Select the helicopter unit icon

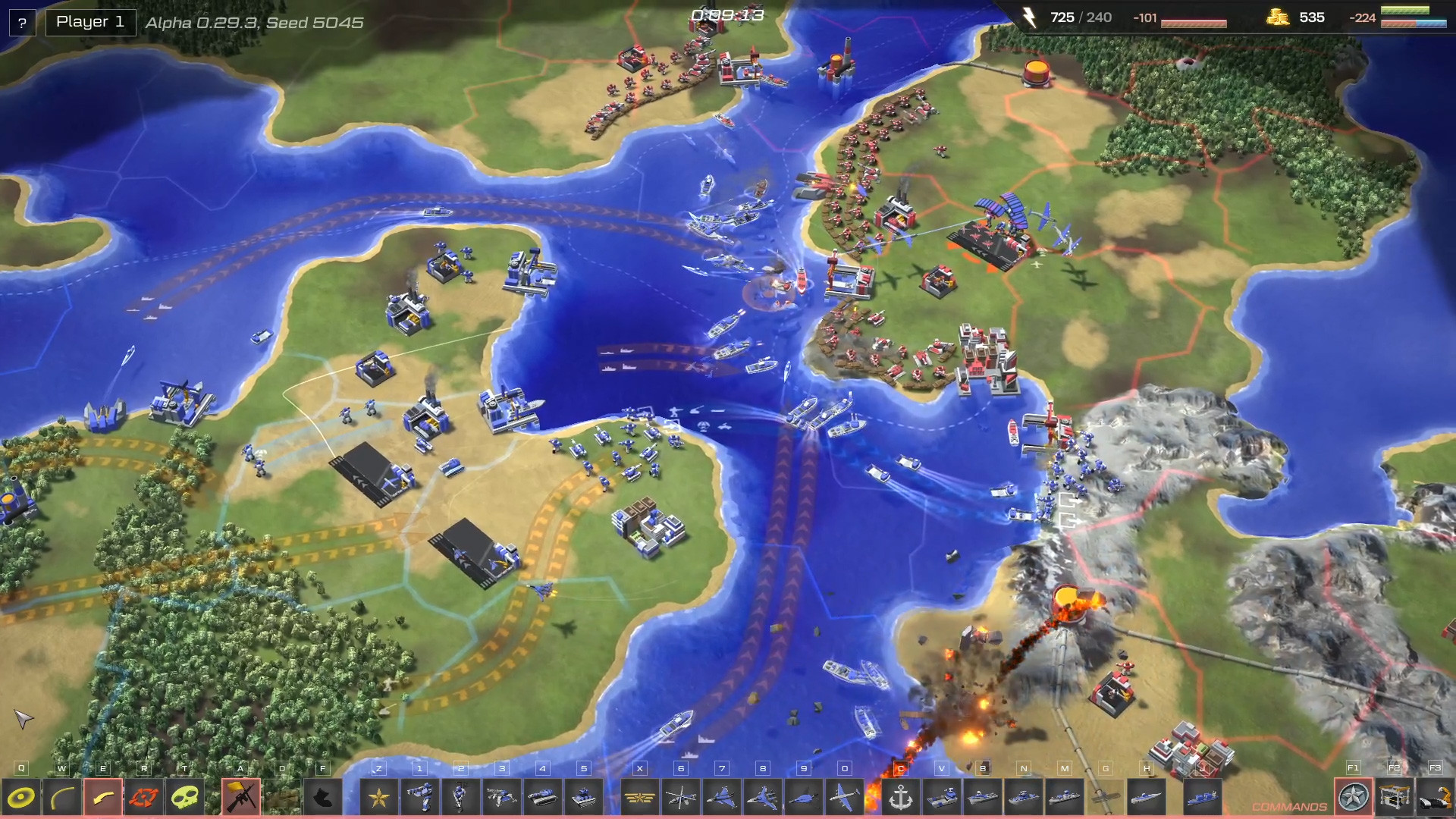point(682,796)
